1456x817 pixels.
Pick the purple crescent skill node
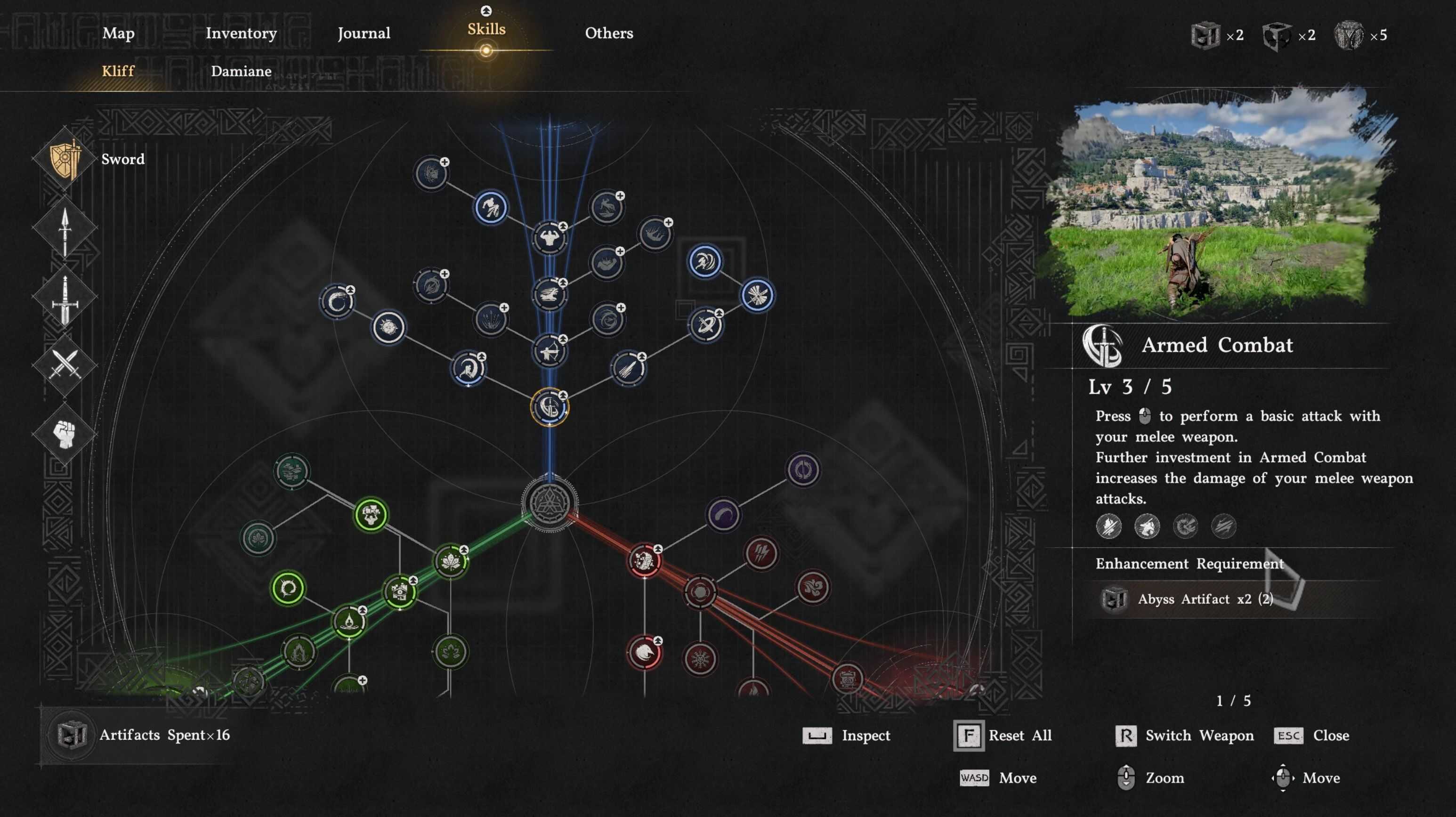point(723,515)
